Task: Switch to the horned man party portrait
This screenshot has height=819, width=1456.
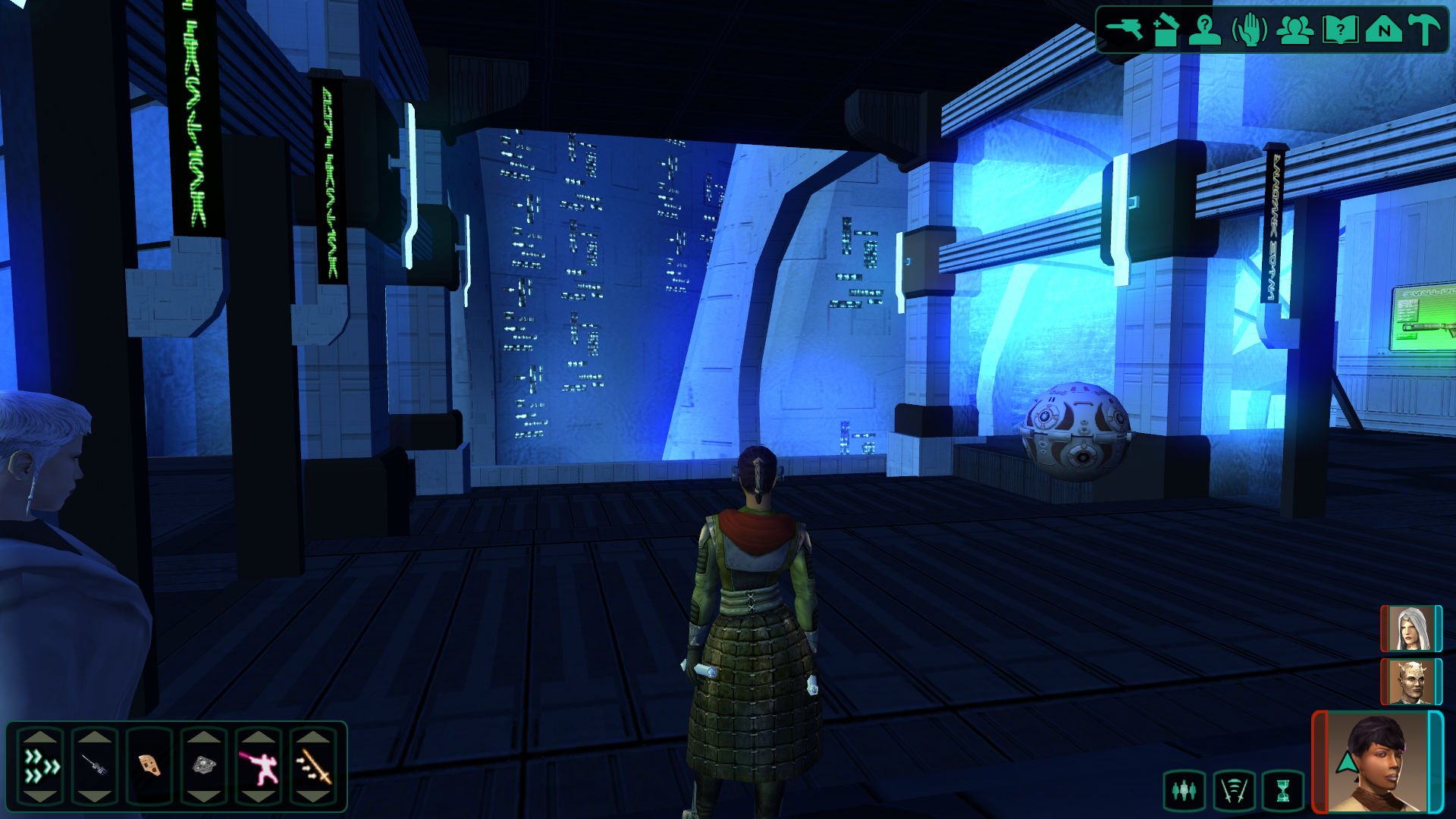Action: click(1410, 682)
